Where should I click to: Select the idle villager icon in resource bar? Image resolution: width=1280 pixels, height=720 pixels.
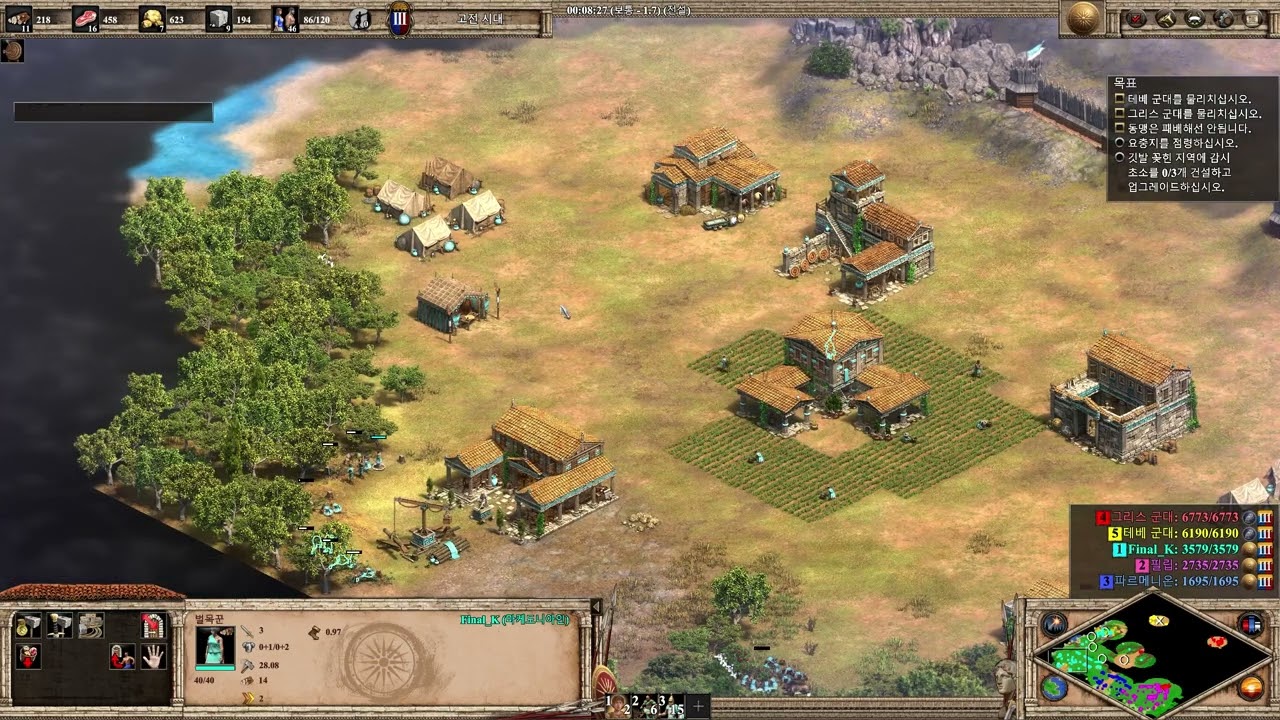tap(360, 18)
